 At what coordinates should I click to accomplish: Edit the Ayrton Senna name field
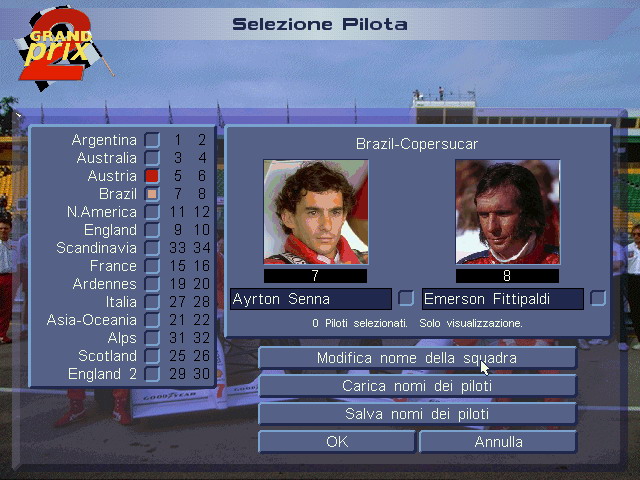(310, 299)
